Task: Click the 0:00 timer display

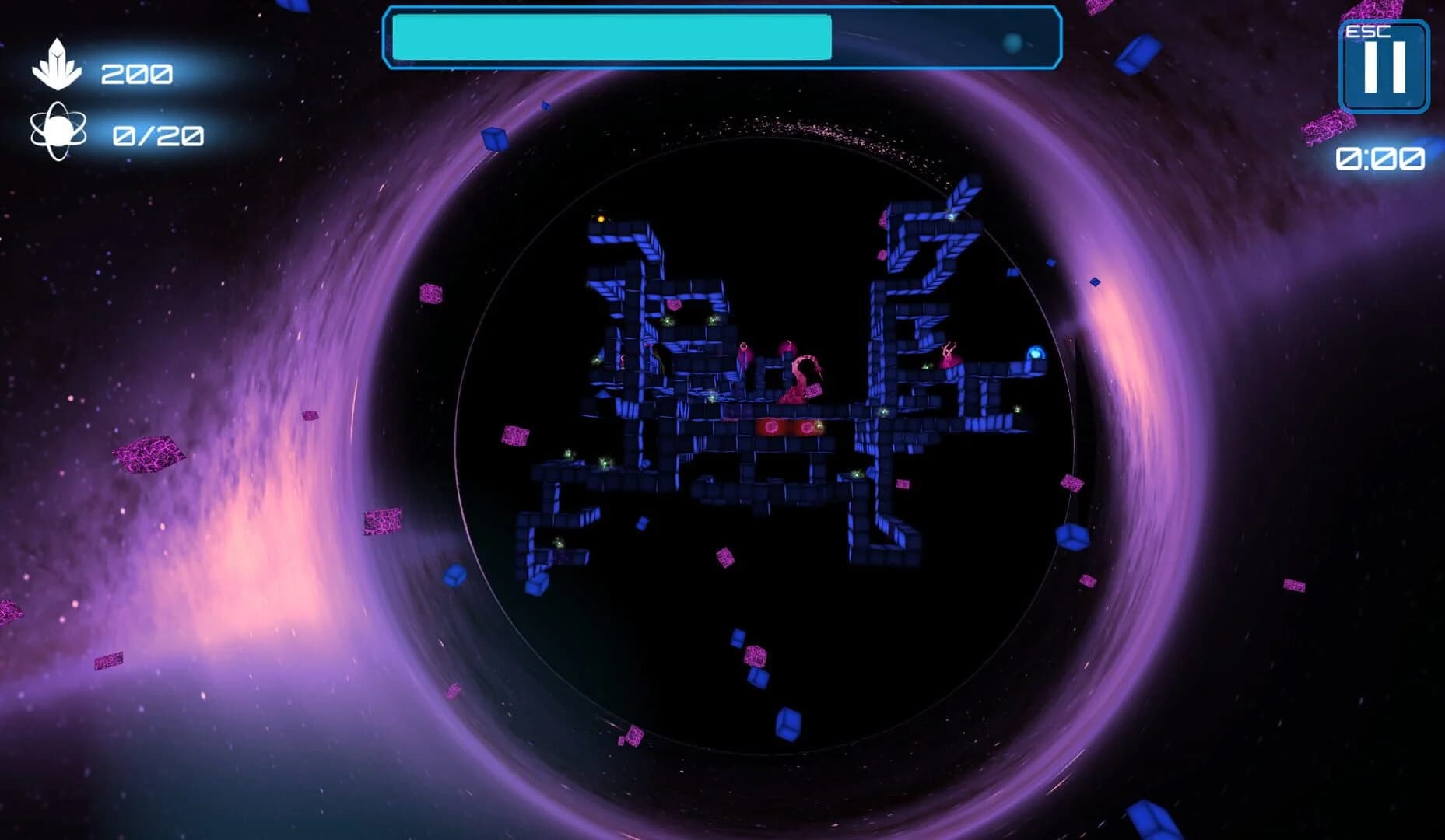Action: point(1381,159)
